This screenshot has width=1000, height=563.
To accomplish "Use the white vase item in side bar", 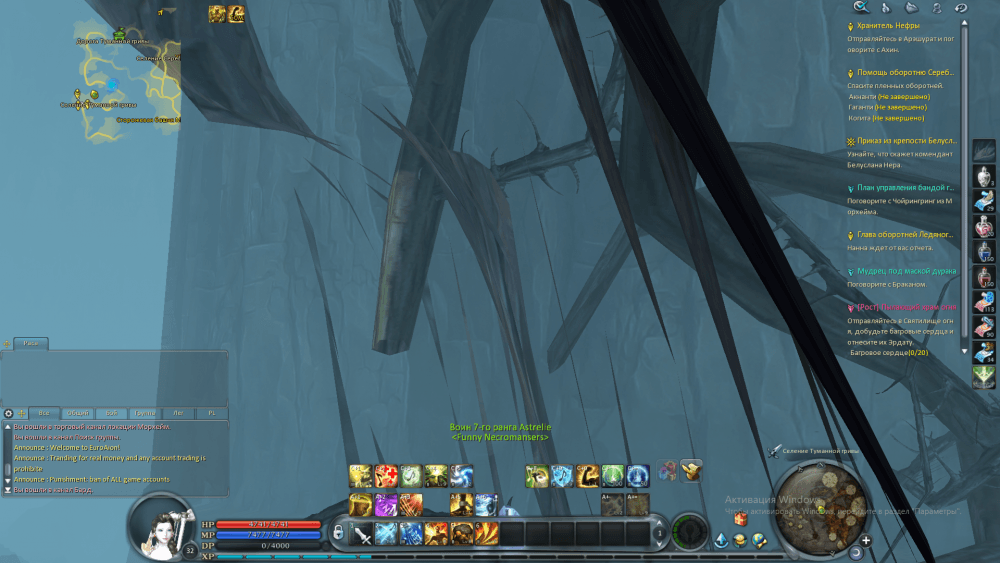I will [x=984, y=175].
